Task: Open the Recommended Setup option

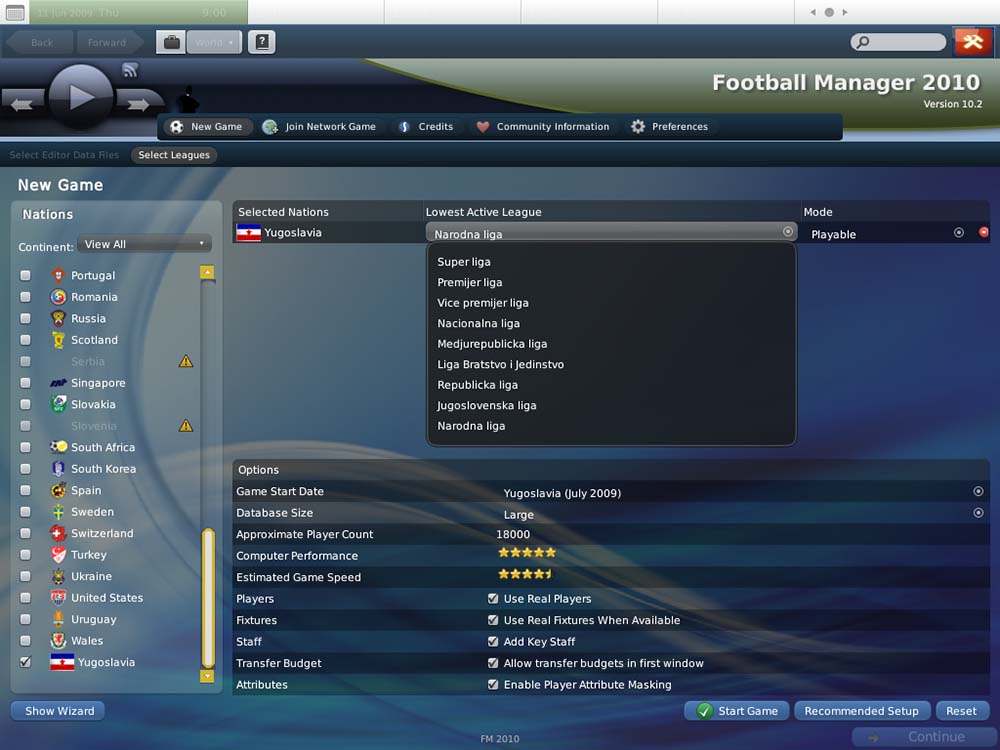Action: [x=861, y=711]
